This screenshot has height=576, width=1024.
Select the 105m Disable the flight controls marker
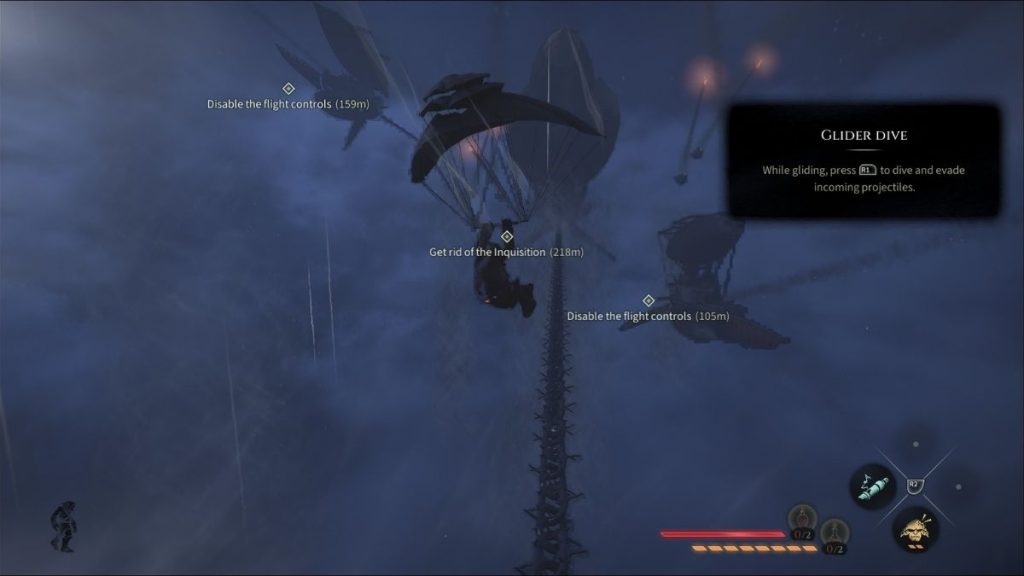click(x=648, y=301)
